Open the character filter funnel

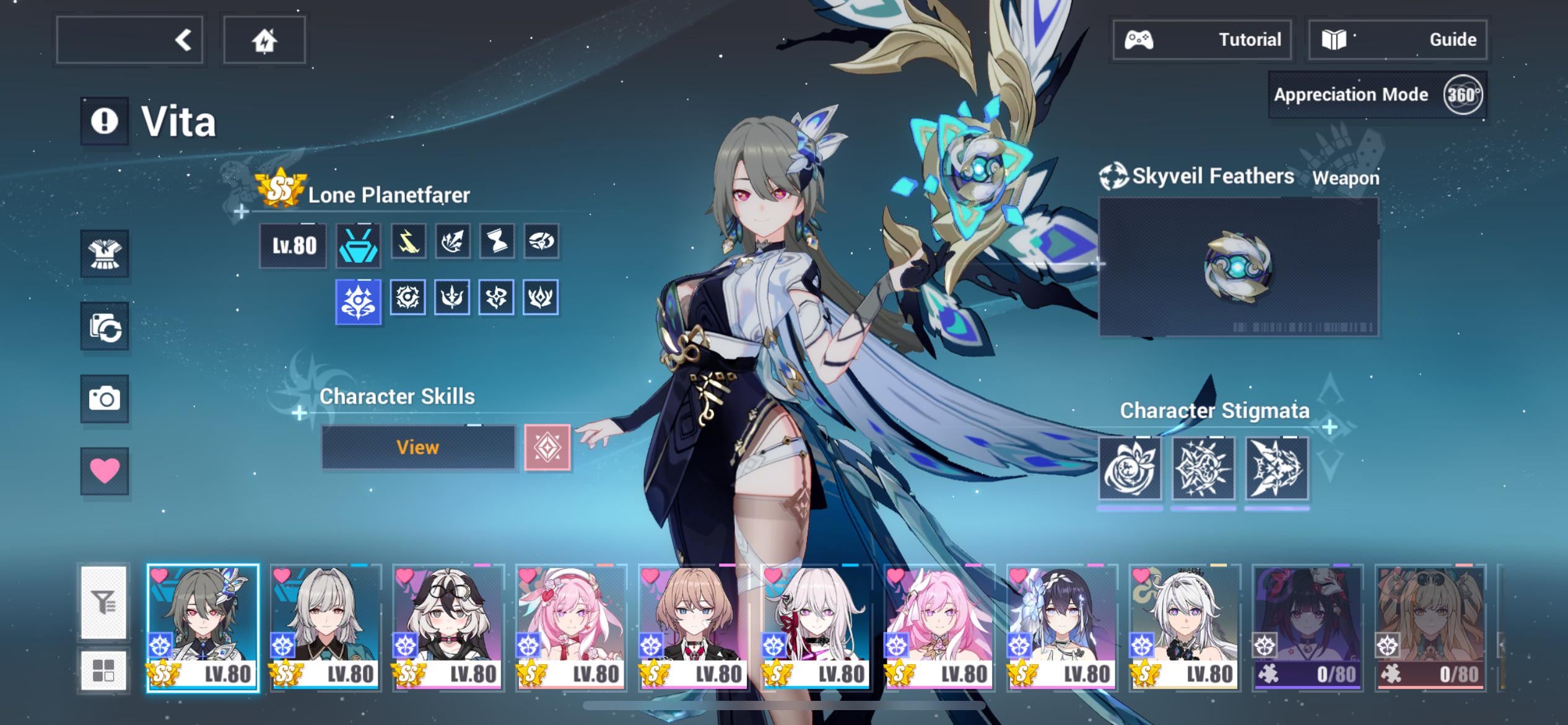(103, 602)
